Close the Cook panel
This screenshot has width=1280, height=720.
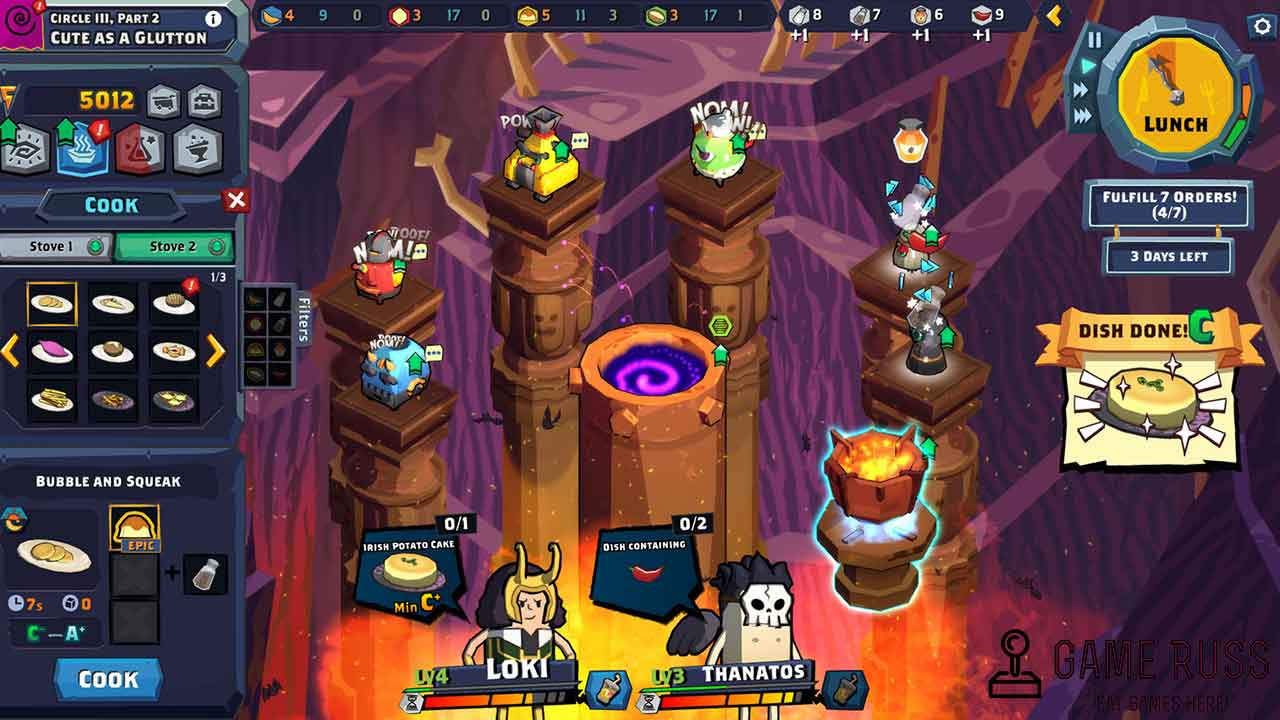236,201
